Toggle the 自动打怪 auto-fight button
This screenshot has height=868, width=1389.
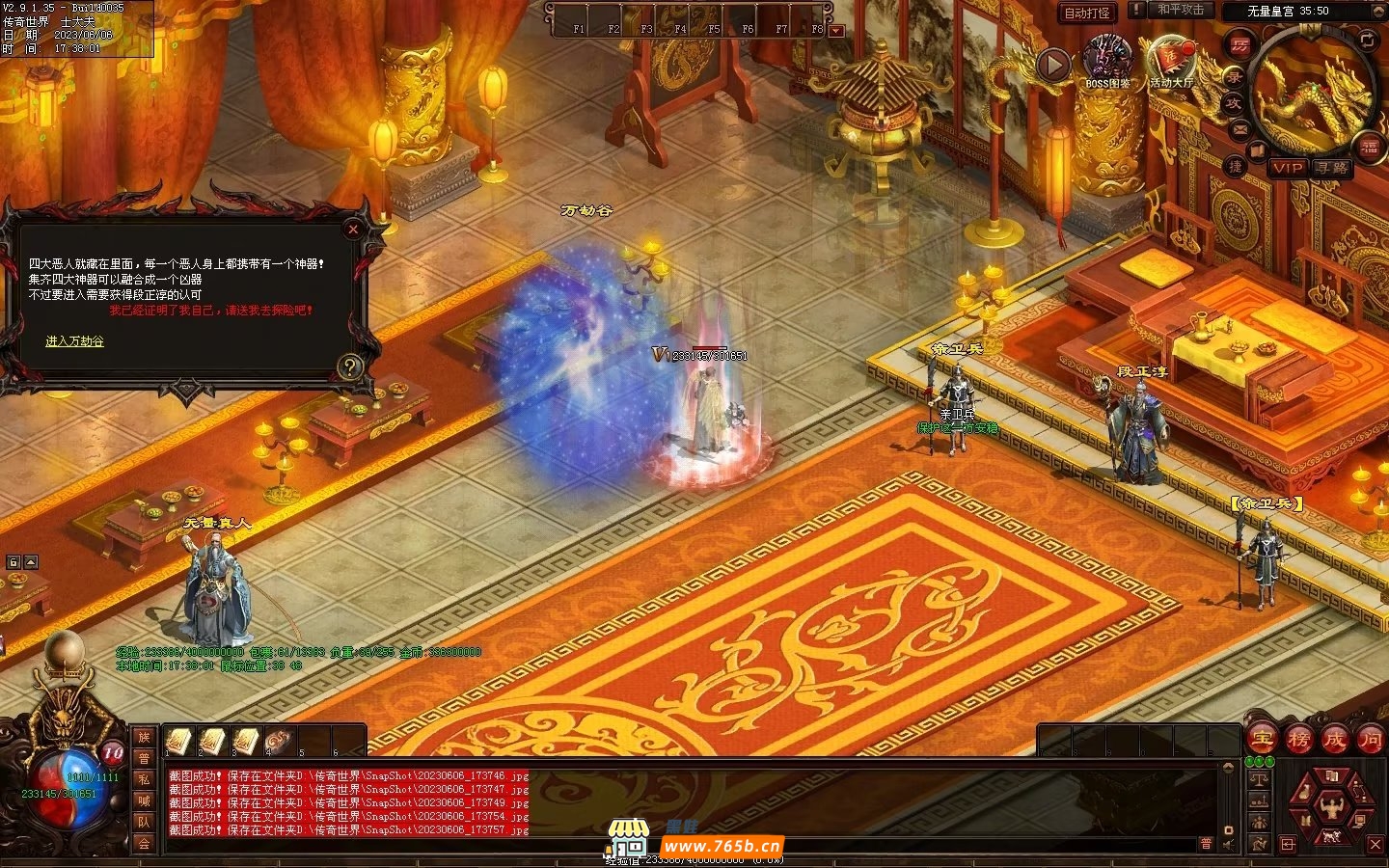pos(1087,13)
